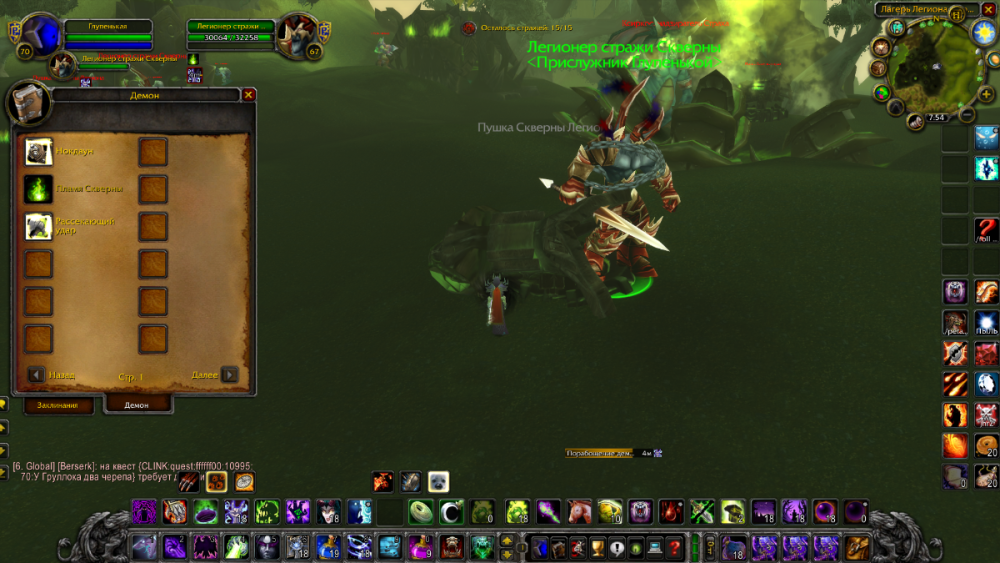
Task: Open the achievements trophy micro button
Action: (597, 547)
